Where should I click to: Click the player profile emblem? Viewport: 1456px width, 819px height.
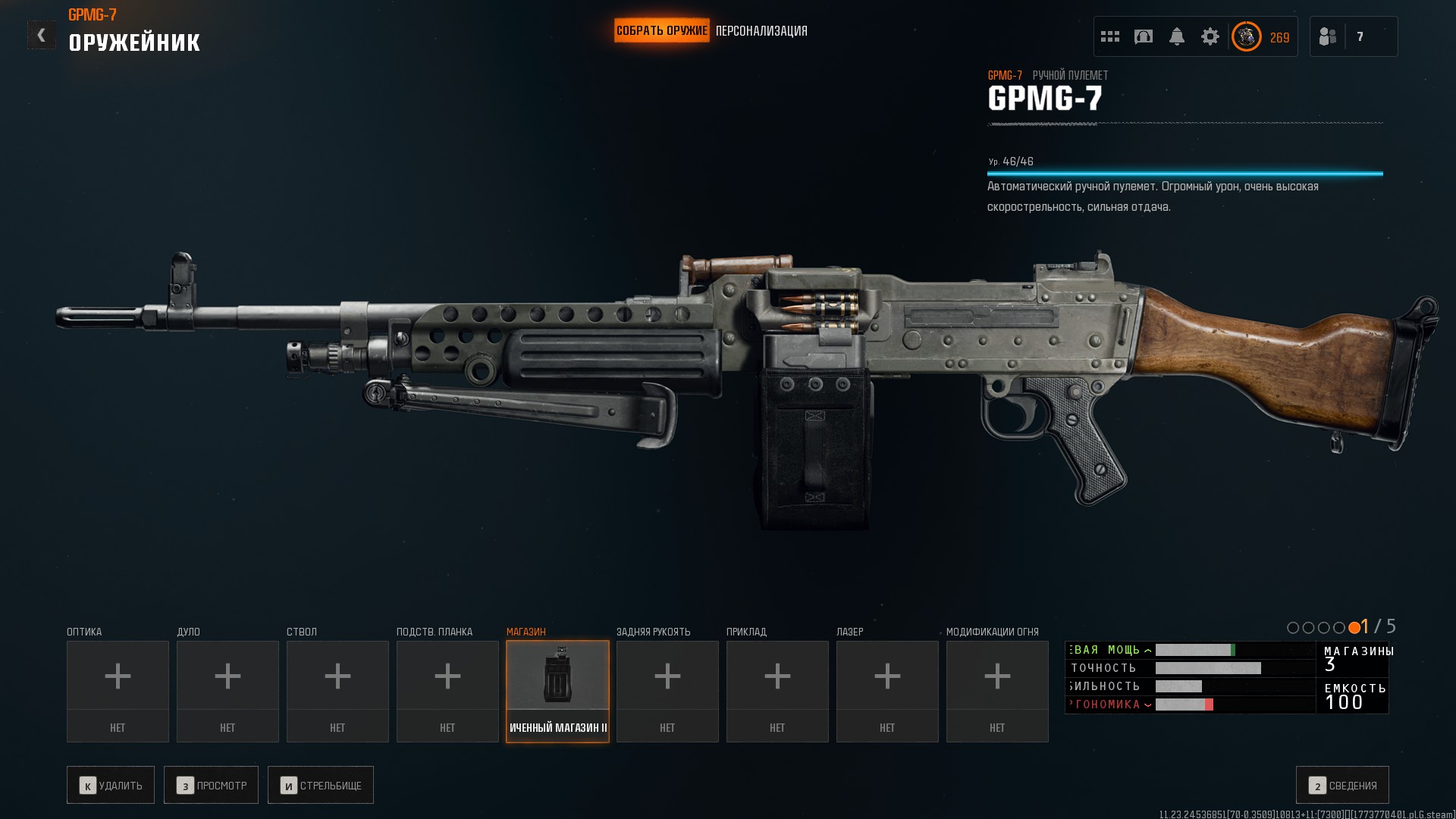click(x=1247, y=36)
